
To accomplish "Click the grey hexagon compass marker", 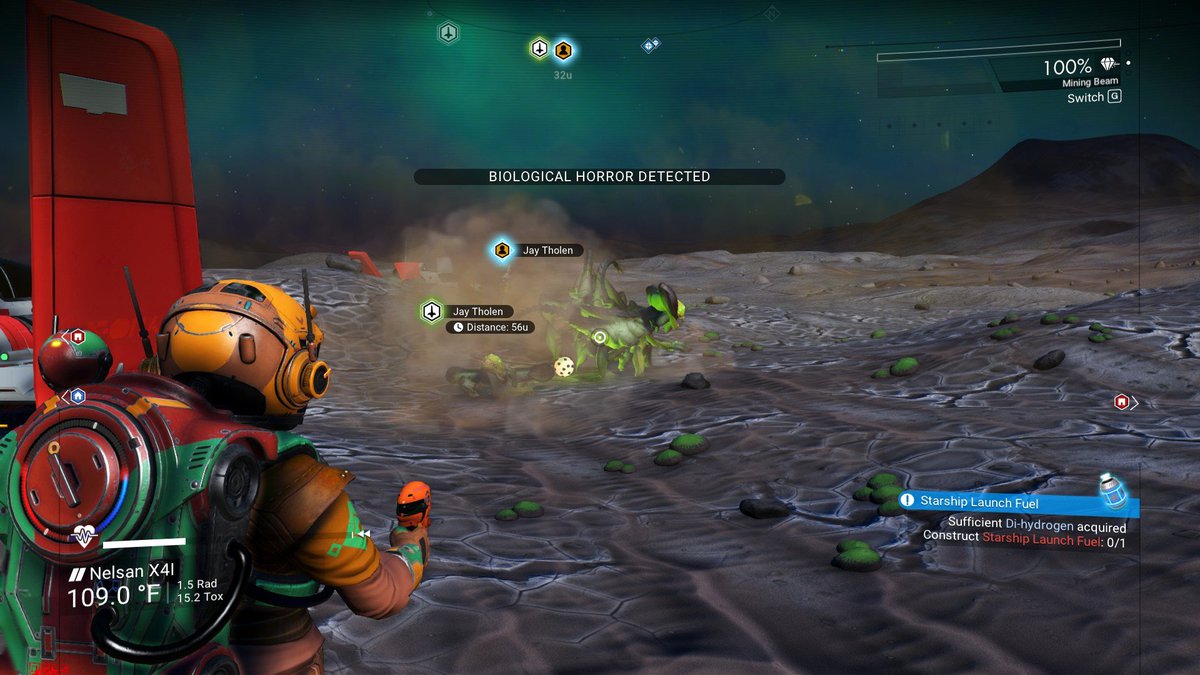I will (x=448, y=33).
